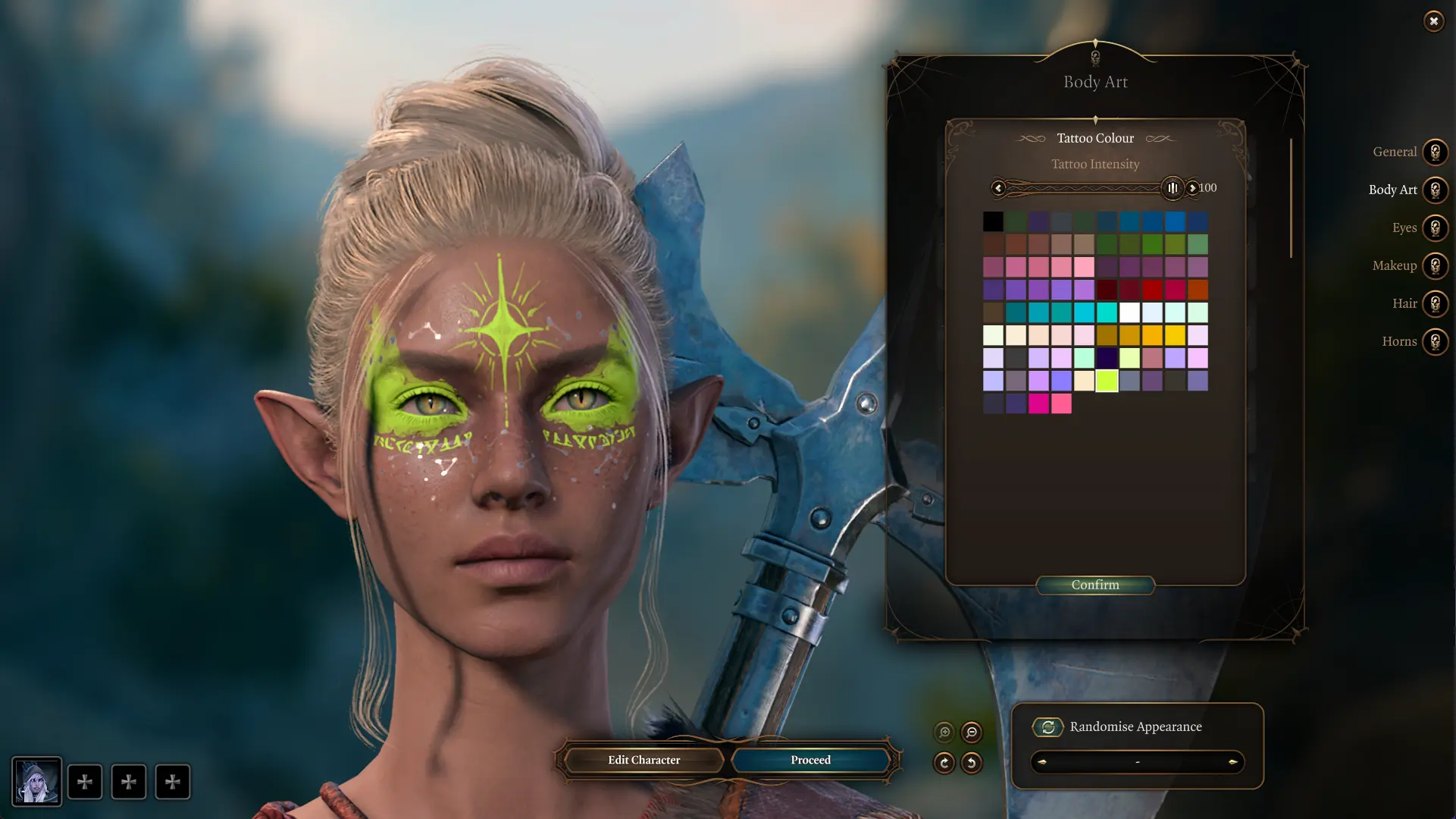Click the Randomise Appearance refresh icon
The width and height of the screenshot is (1456, 819).
coord(1048,726)
